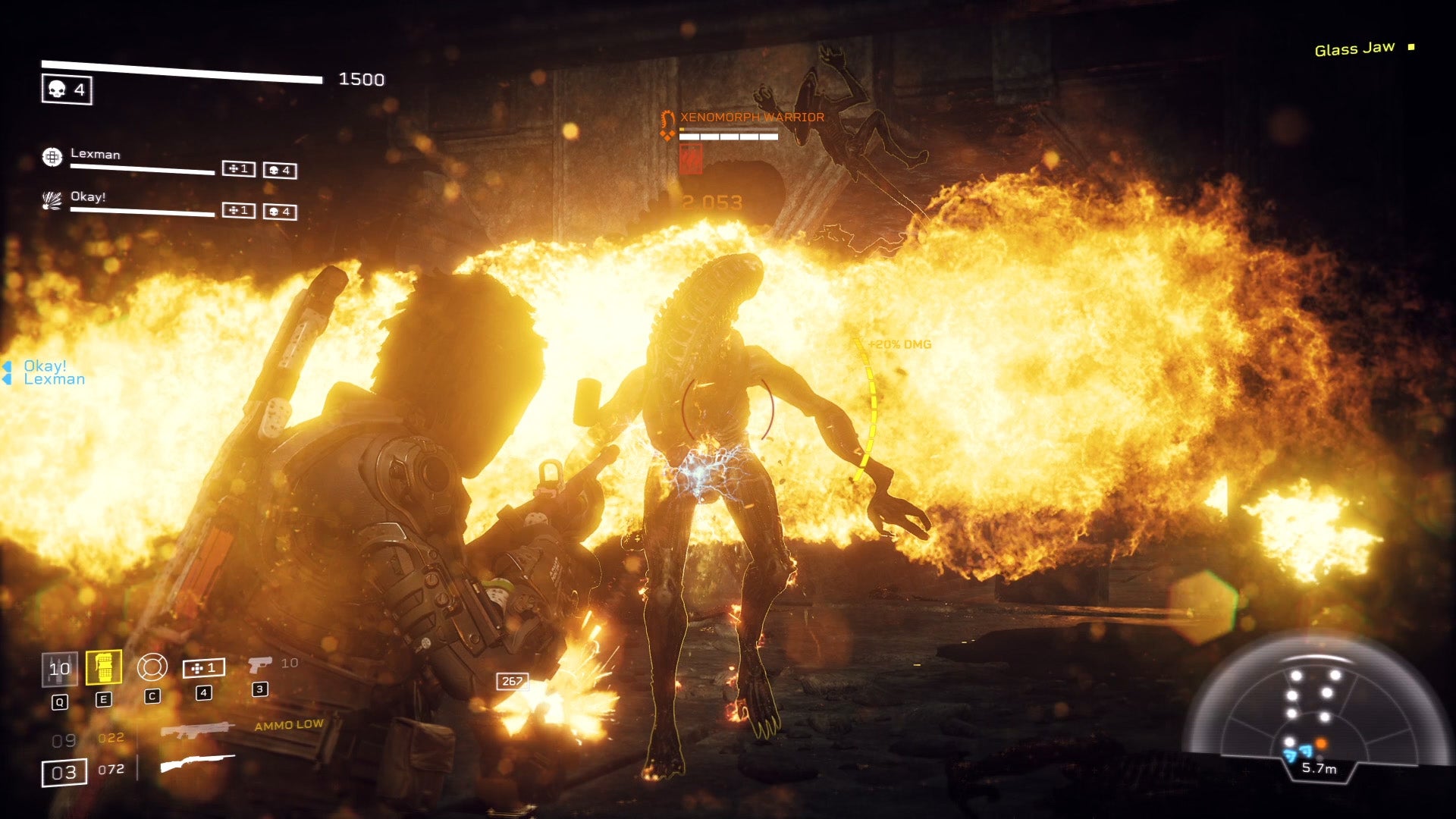
Task: Click the 267 grenade ammo counter
Action: click(x=513, y=681)
